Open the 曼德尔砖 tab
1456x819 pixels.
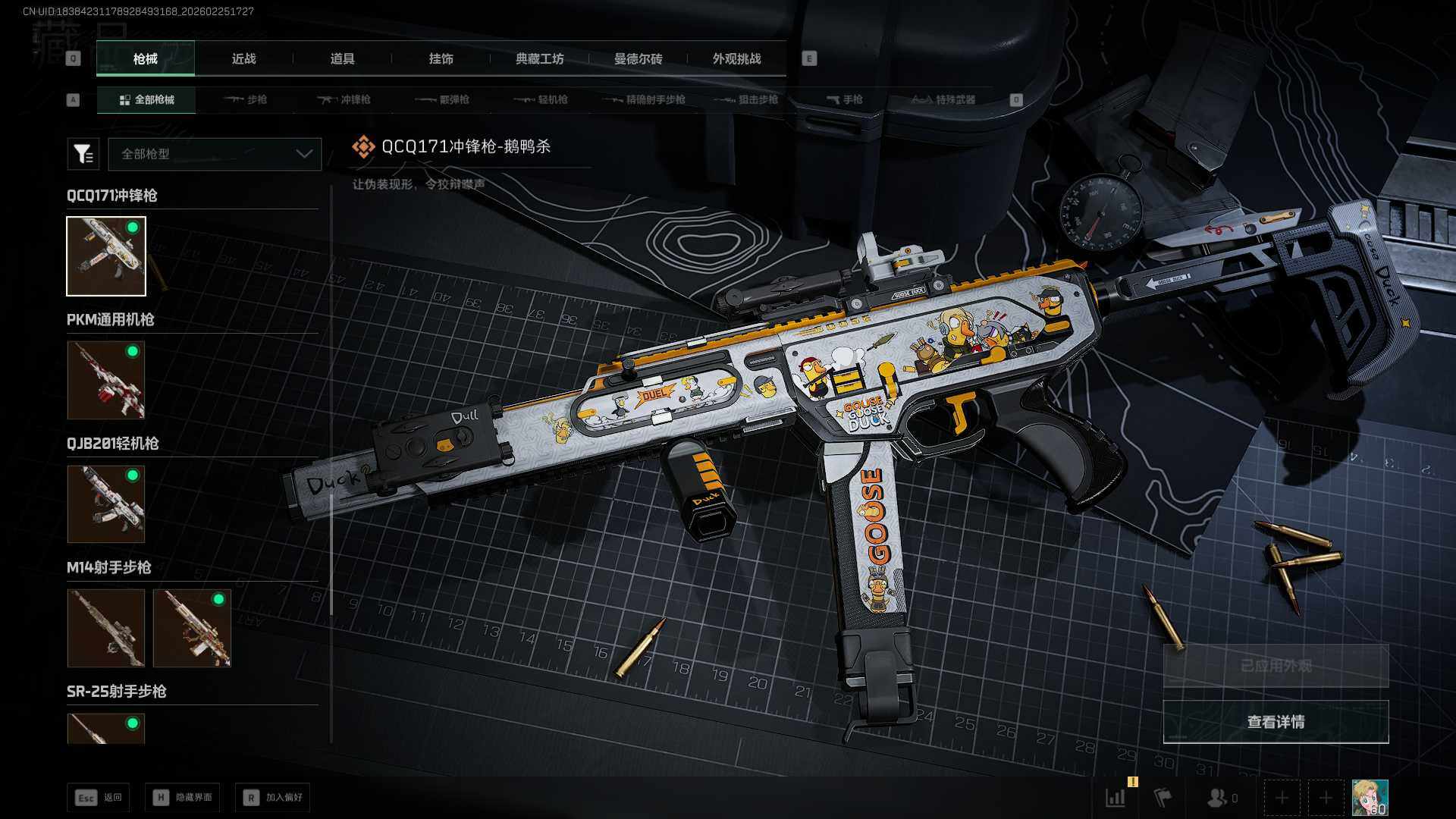tap(638, 58)
